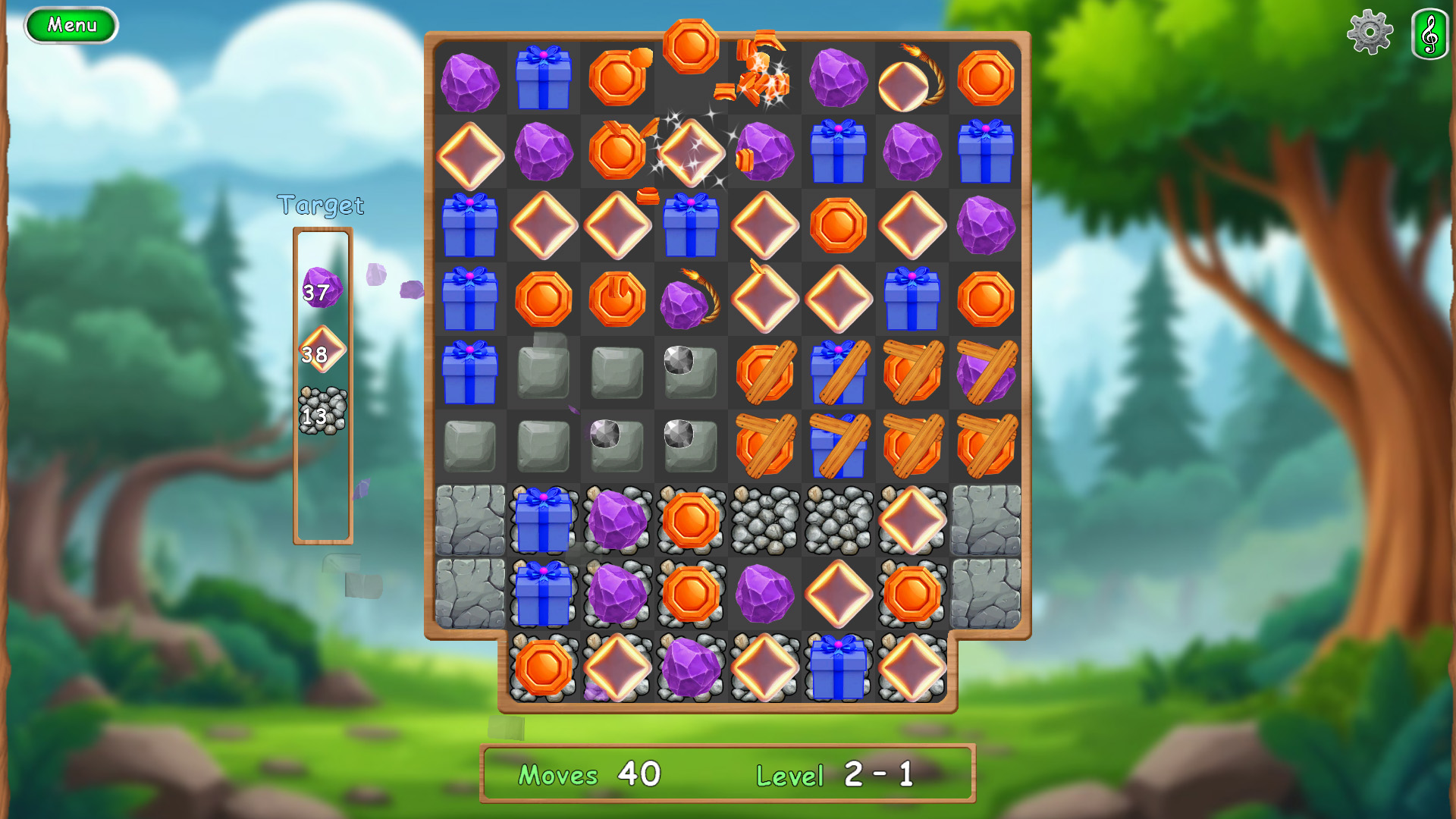The image size is (1456, 819).
Task: Select a pebble pile tile on the board
Action: tap(764, 519)
